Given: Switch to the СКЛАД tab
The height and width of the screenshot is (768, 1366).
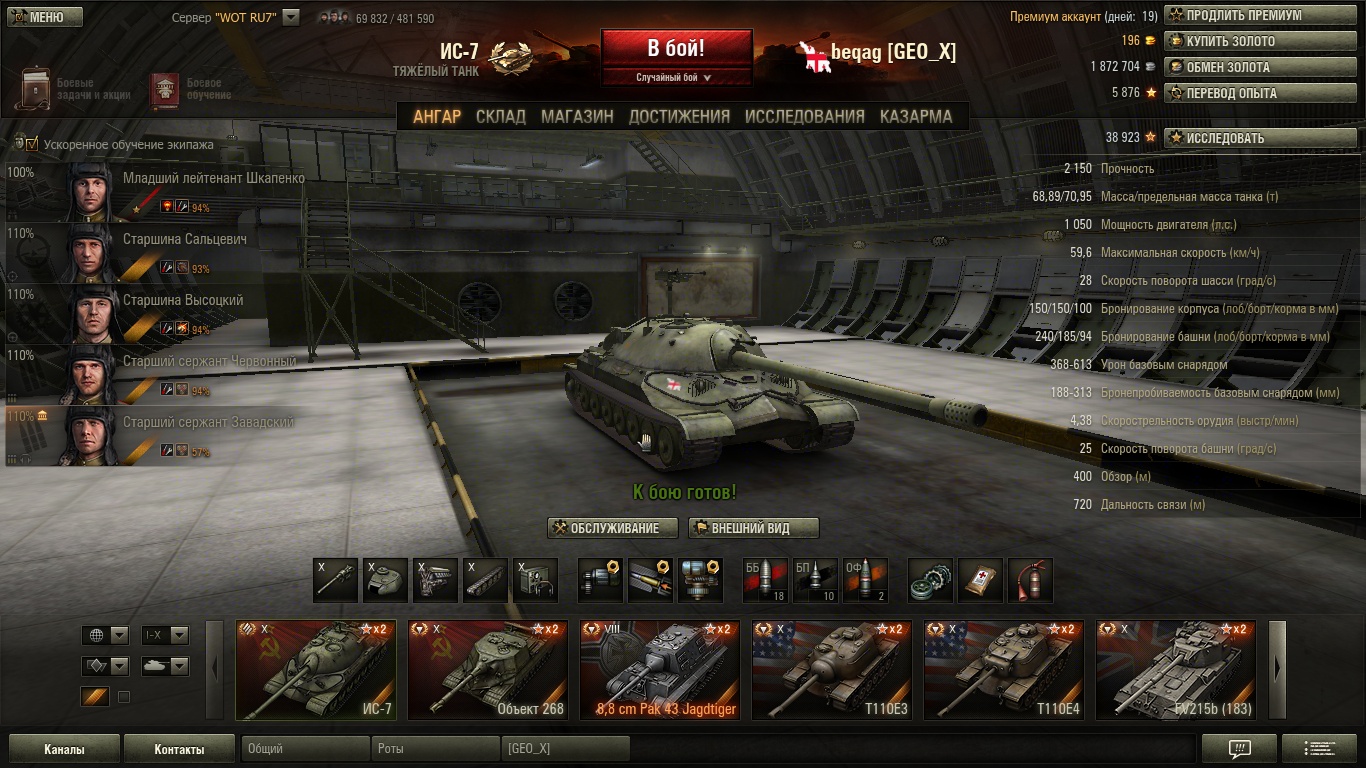Looking at the screenshot, I should point(500,116).
